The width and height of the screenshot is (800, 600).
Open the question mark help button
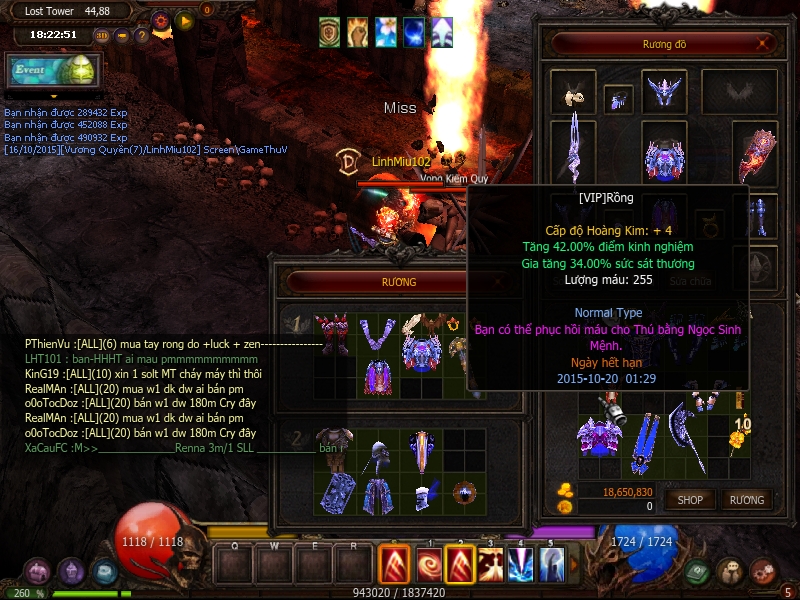click(141, 36)
